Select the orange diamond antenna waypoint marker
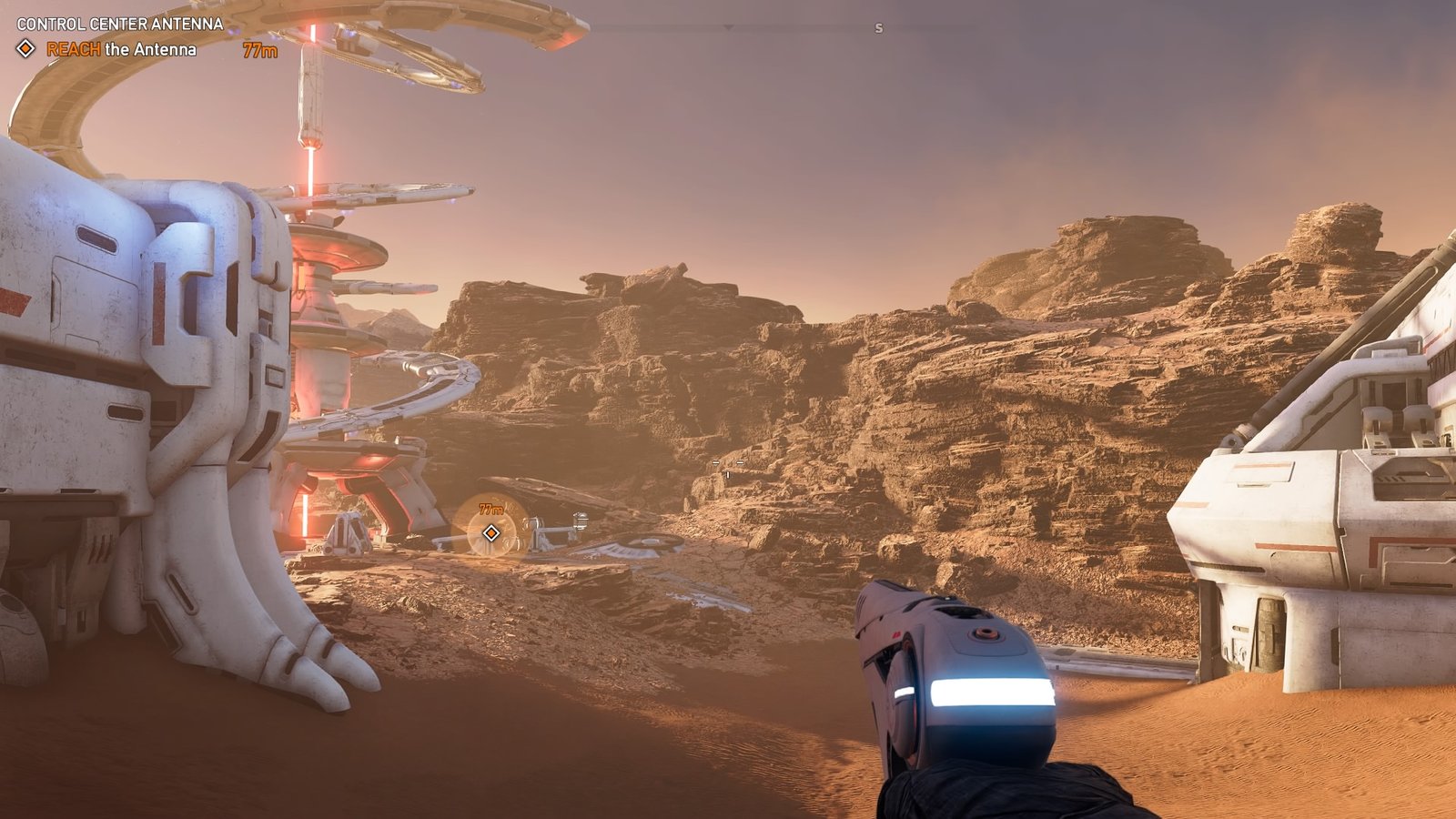 coord(491,532)
